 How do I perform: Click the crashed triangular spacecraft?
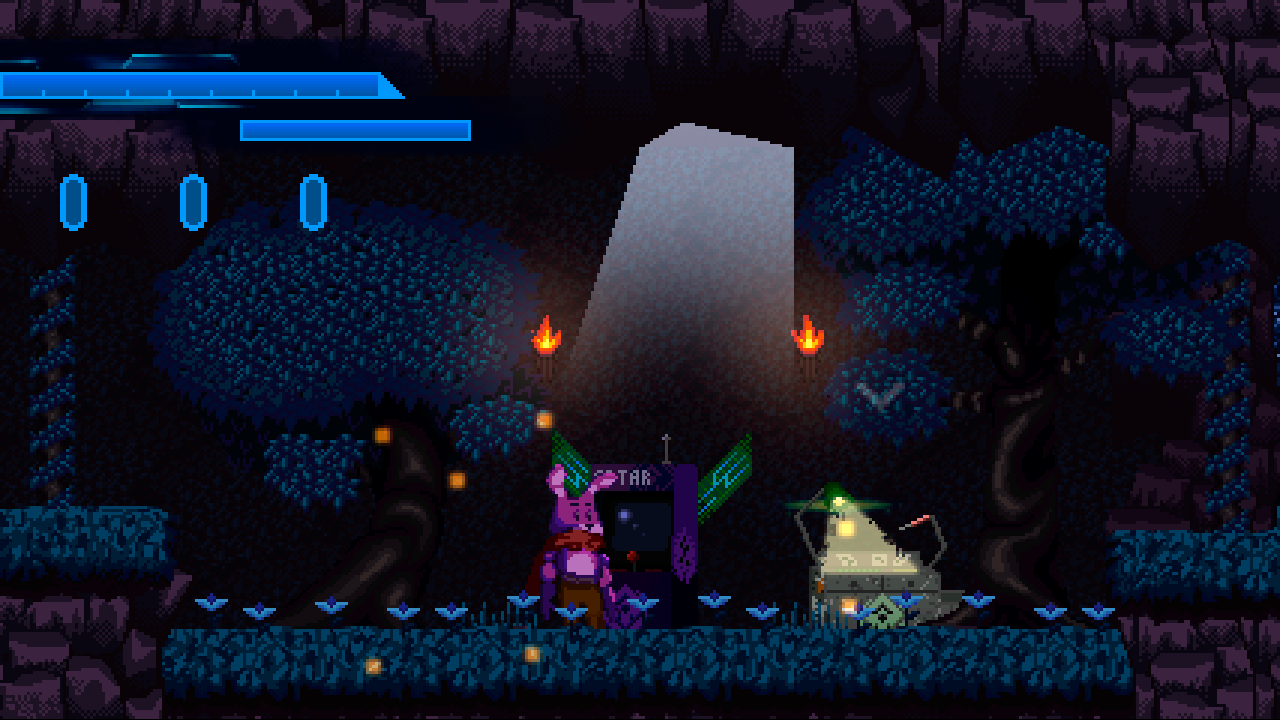870,555
